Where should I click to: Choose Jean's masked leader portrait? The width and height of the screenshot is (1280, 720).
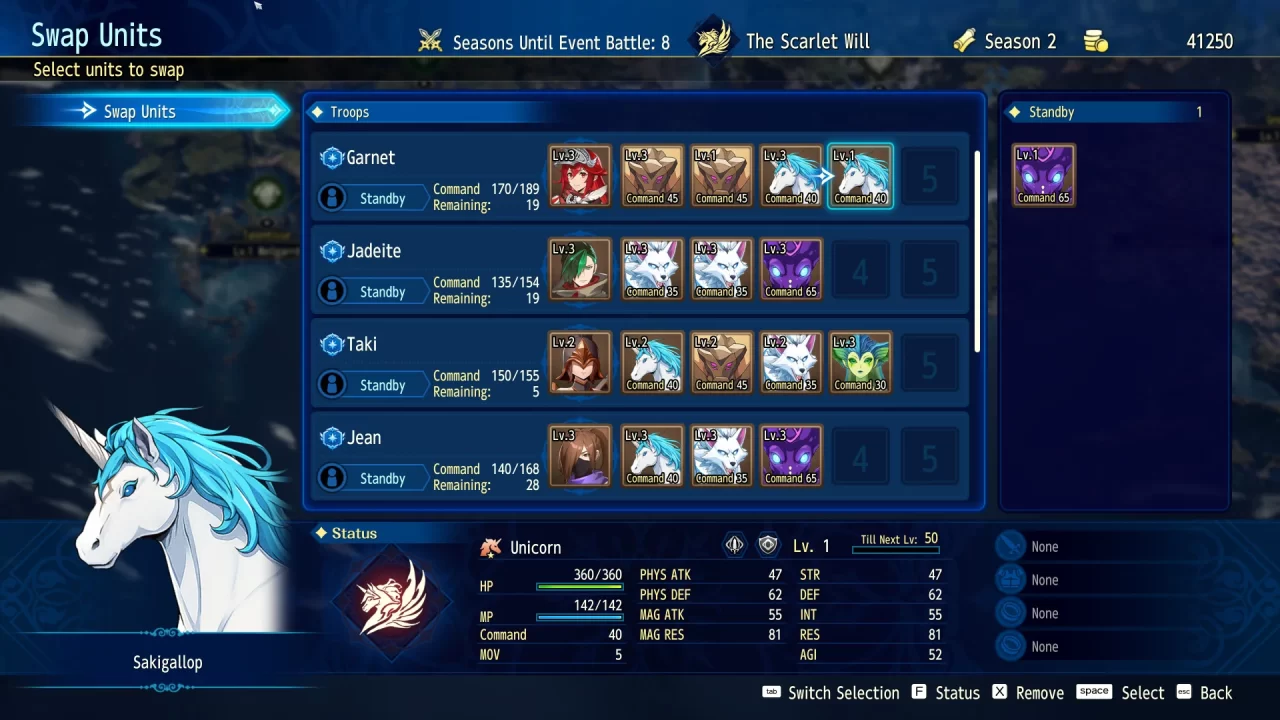point(580,456)
